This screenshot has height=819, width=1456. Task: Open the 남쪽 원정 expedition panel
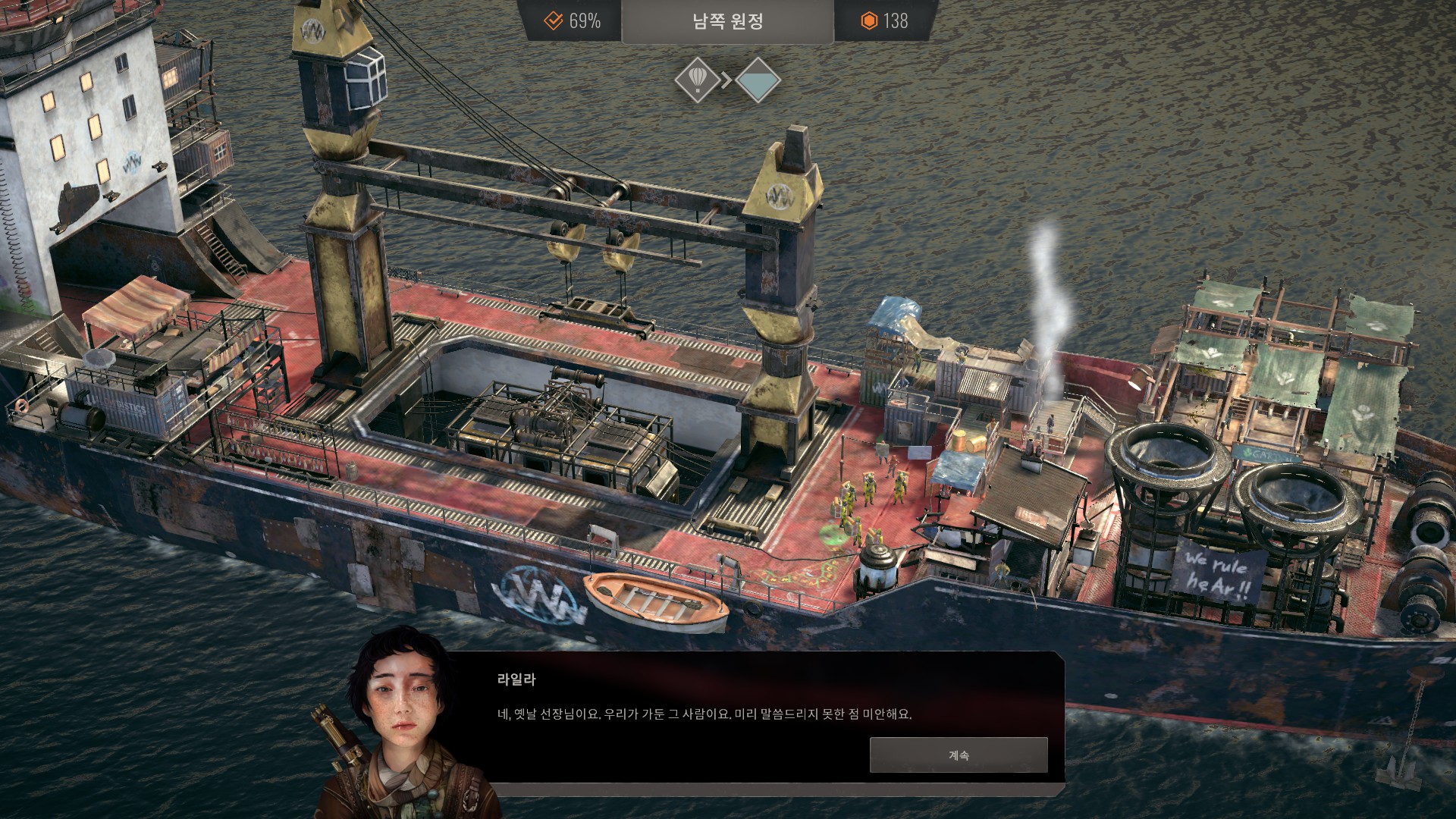727,21
